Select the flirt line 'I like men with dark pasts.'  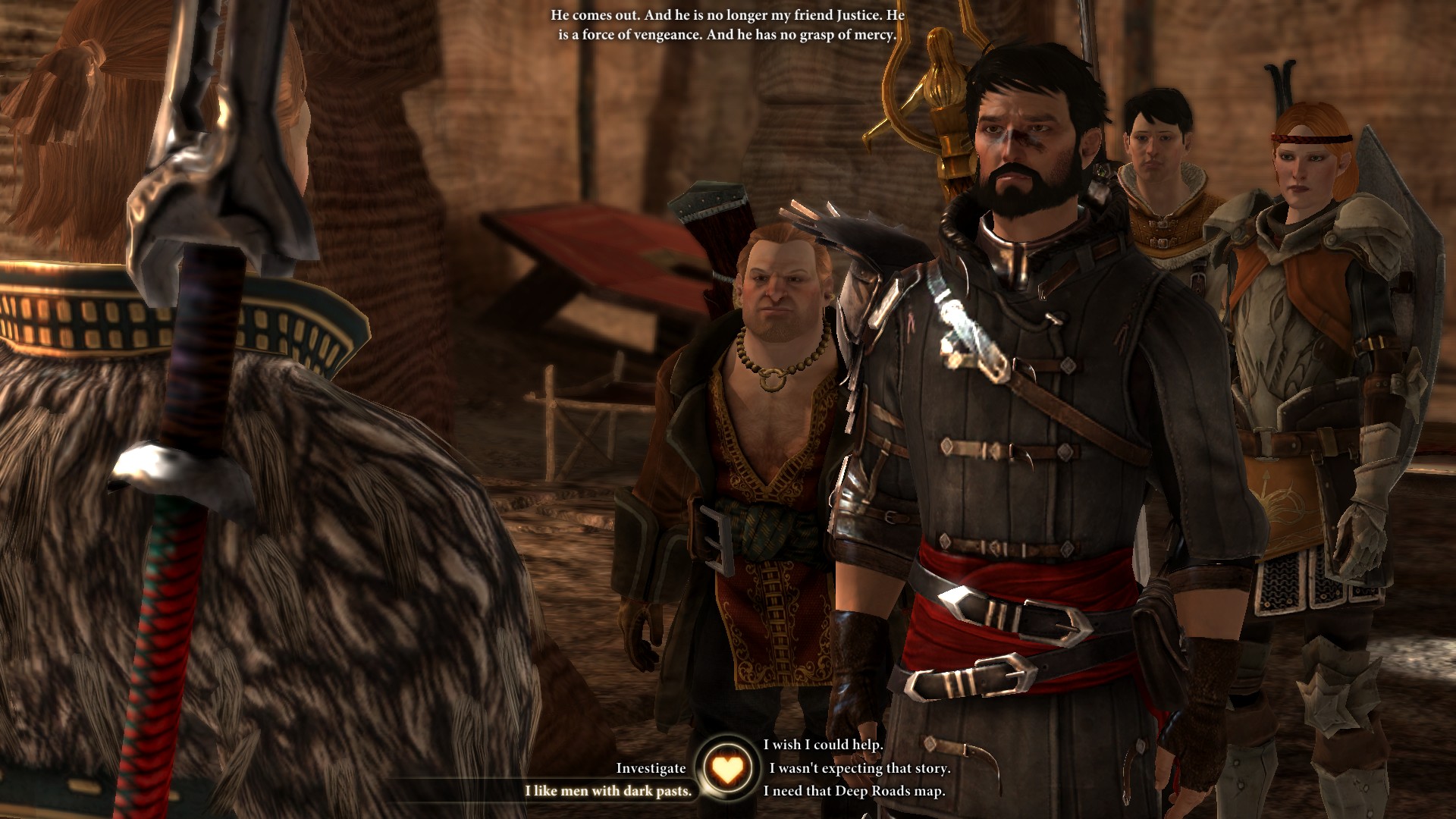coord(608,791)
